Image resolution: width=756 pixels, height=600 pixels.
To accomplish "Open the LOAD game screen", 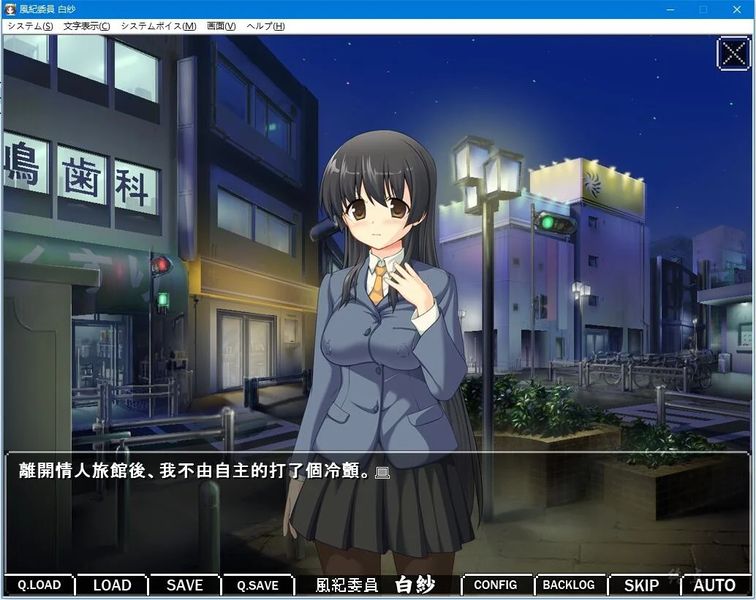I will point(112,586).
